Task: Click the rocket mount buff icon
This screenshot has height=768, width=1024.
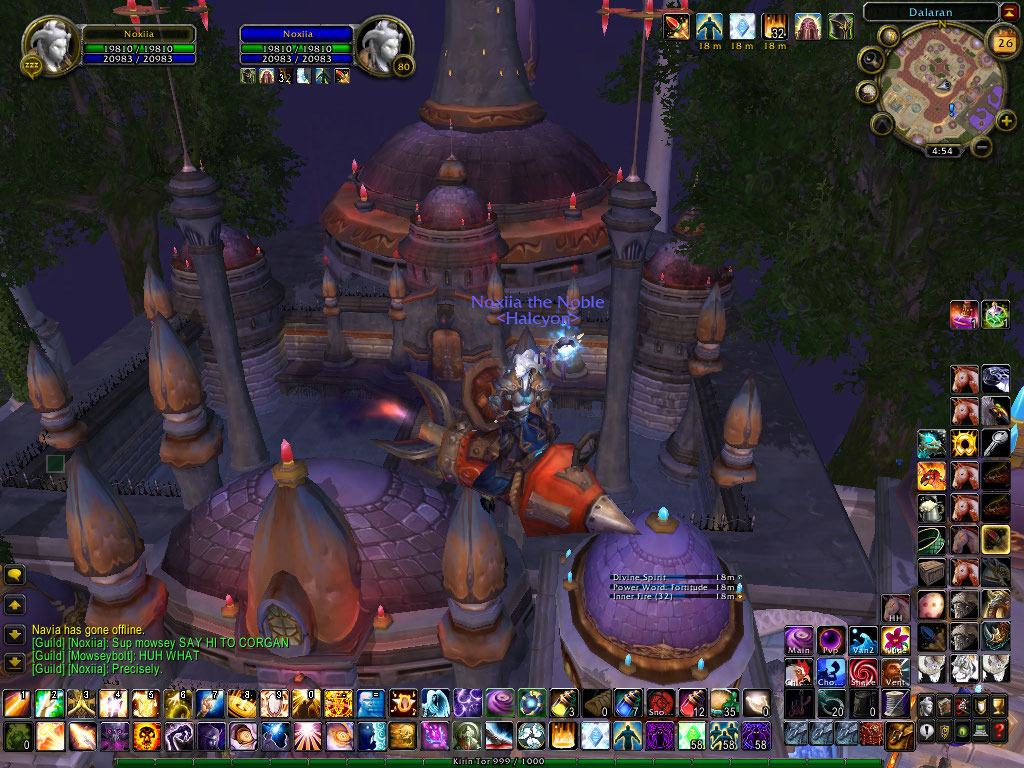Action: 676,26
